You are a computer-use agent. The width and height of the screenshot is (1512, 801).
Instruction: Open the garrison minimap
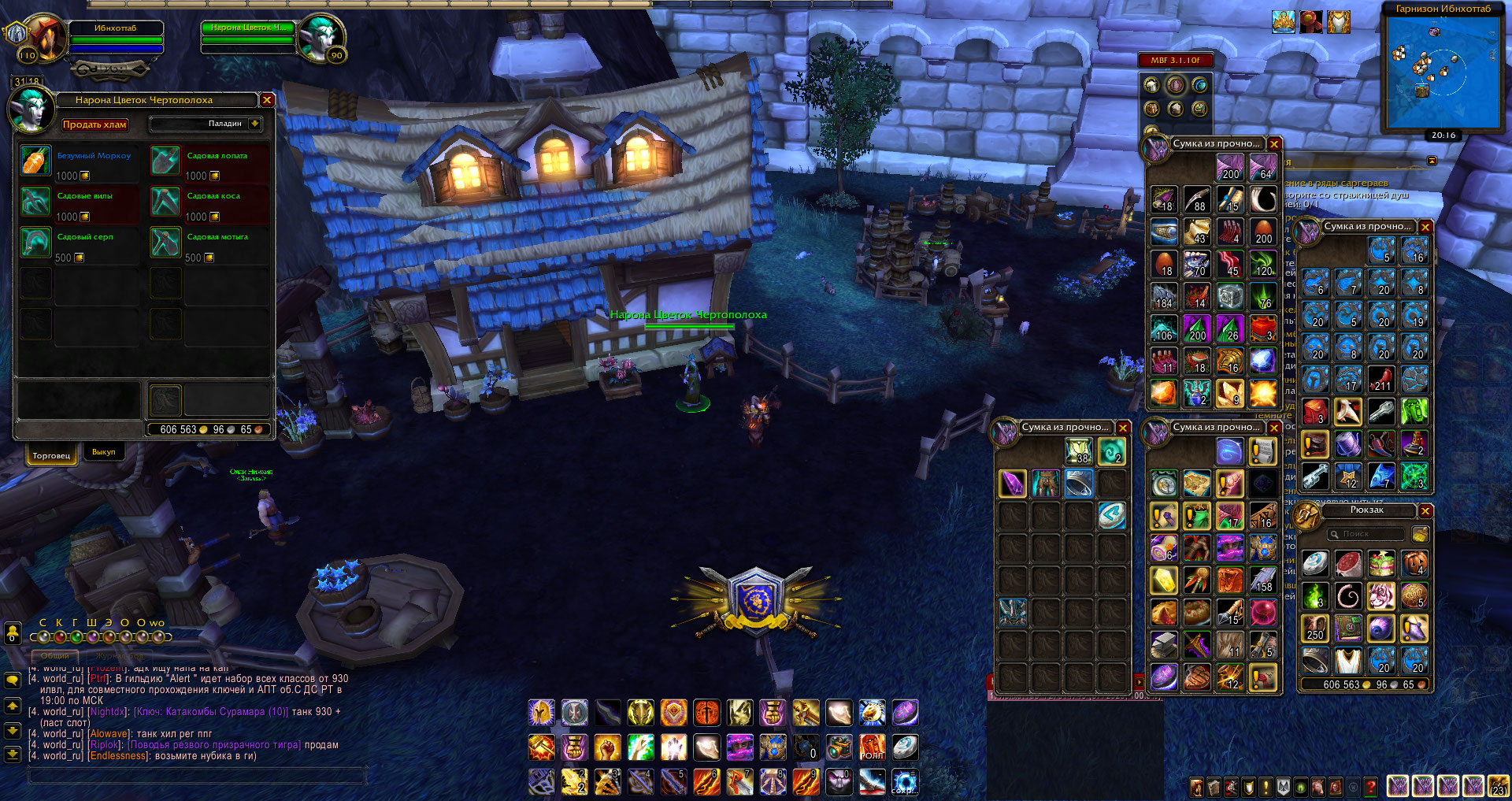coord(1443,72)
